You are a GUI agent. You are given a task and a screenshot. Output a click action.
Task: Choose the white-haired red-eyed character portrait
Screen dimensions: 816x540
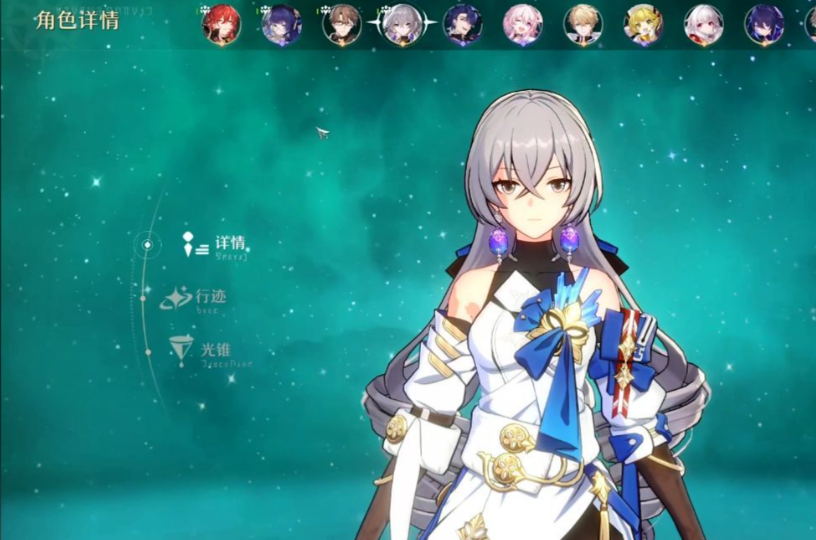click(703, 24)
